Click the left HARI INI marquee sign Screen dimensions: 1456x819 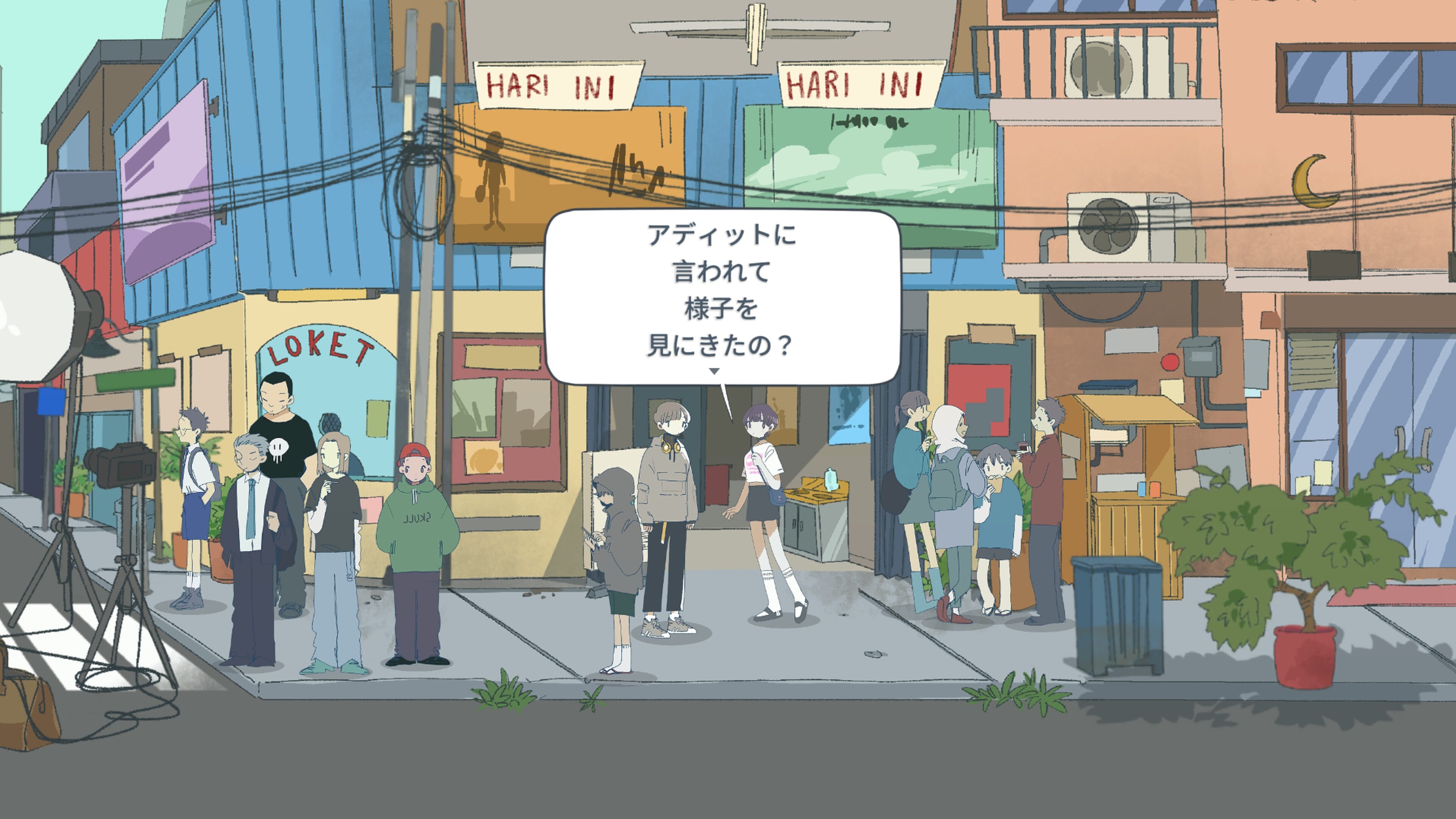[560, 83]
